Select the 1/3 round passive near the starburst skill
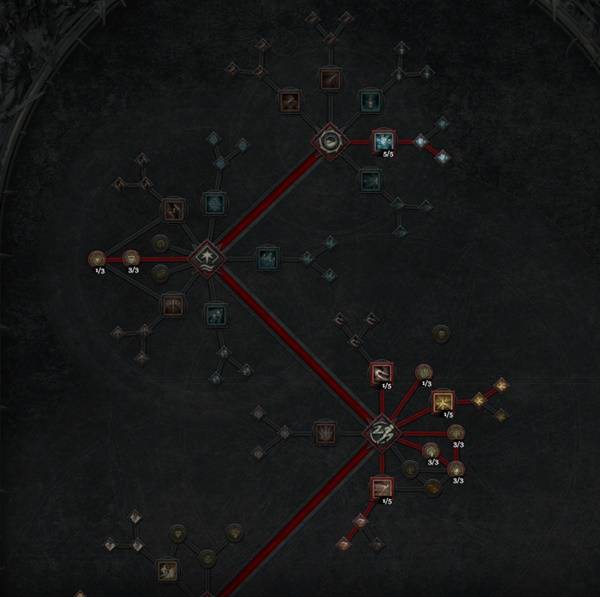This screenshot has width=600, height=597. [x=423, y=372]
